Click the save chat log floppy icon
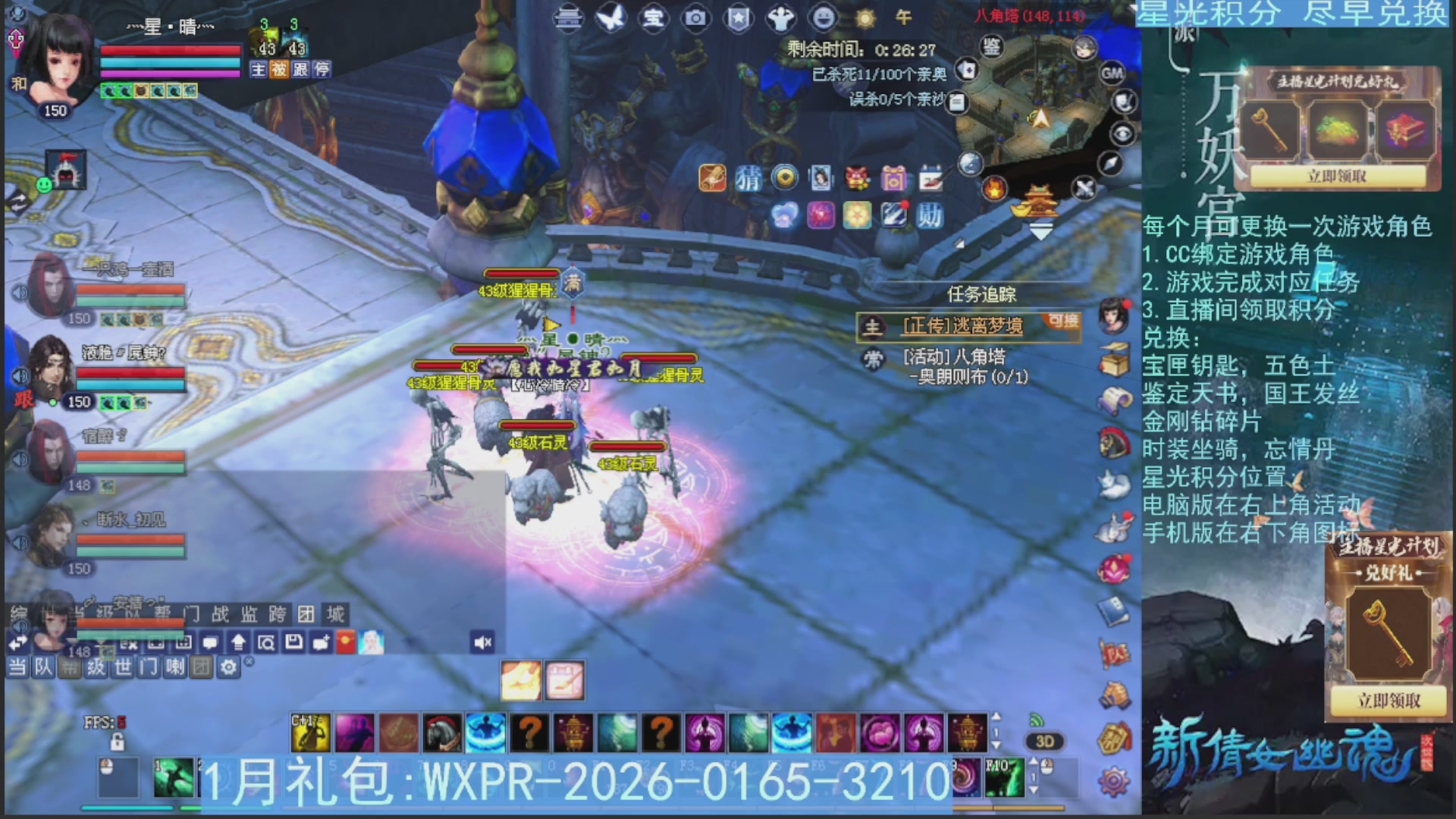The image size is (1456, 819). [293, 642]
